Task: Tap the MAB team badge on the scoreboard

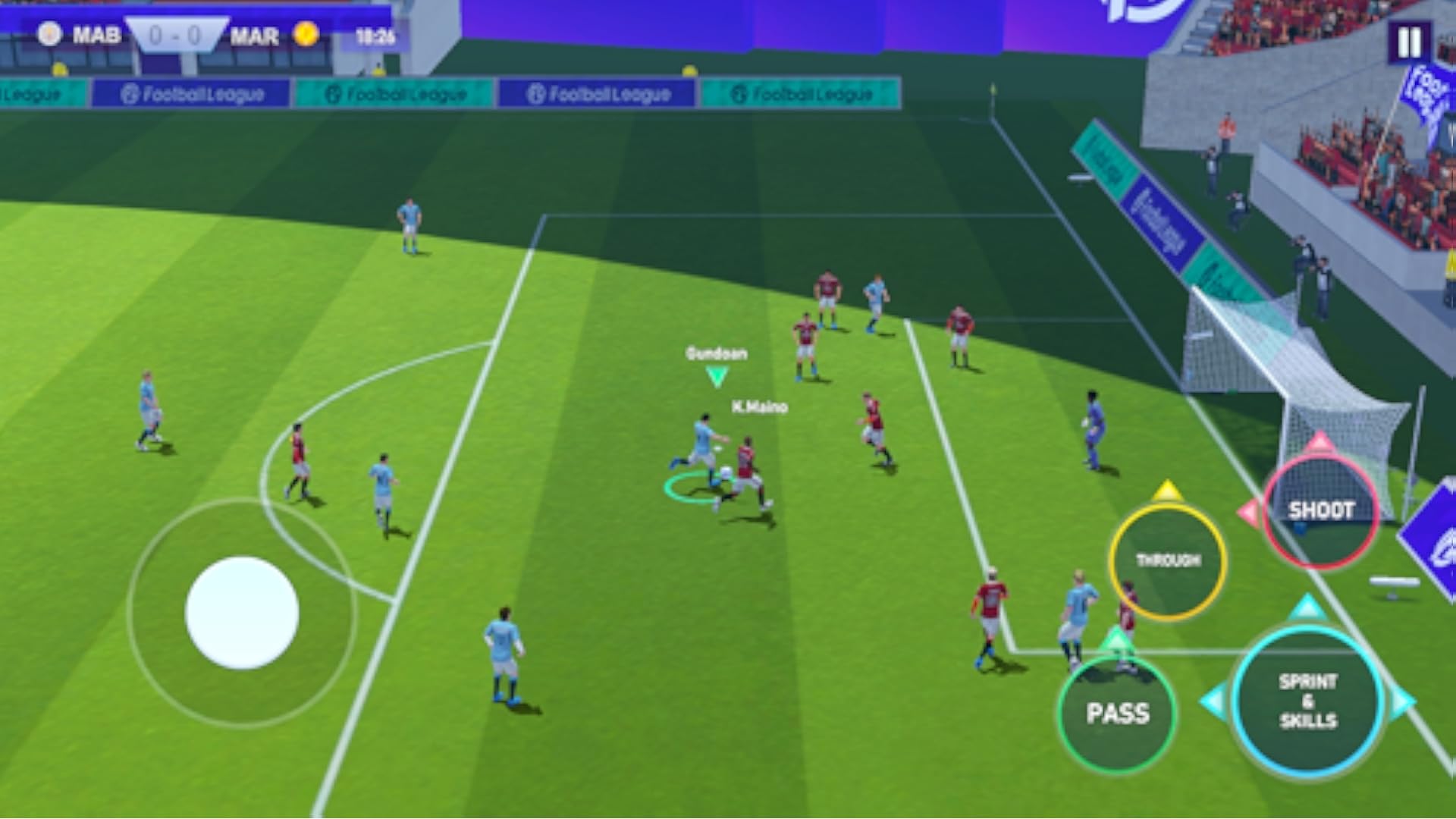Action: tap(48, 33)
